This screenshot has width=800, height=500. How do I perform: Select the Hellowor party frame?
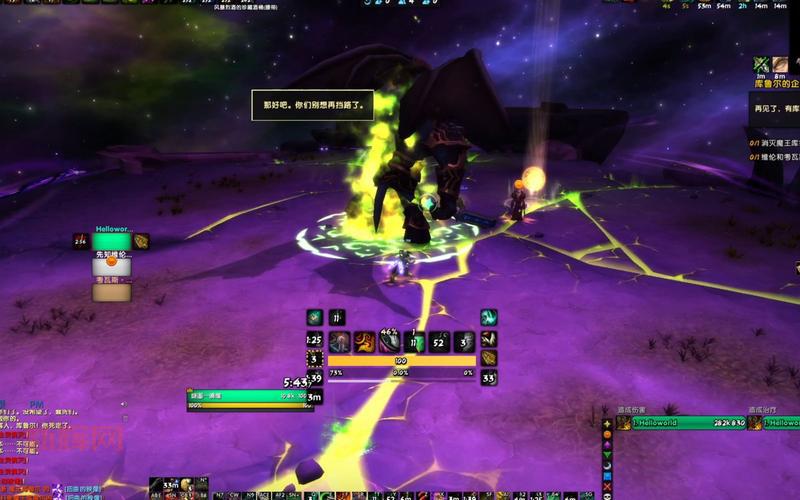click(x=111, y=241)
